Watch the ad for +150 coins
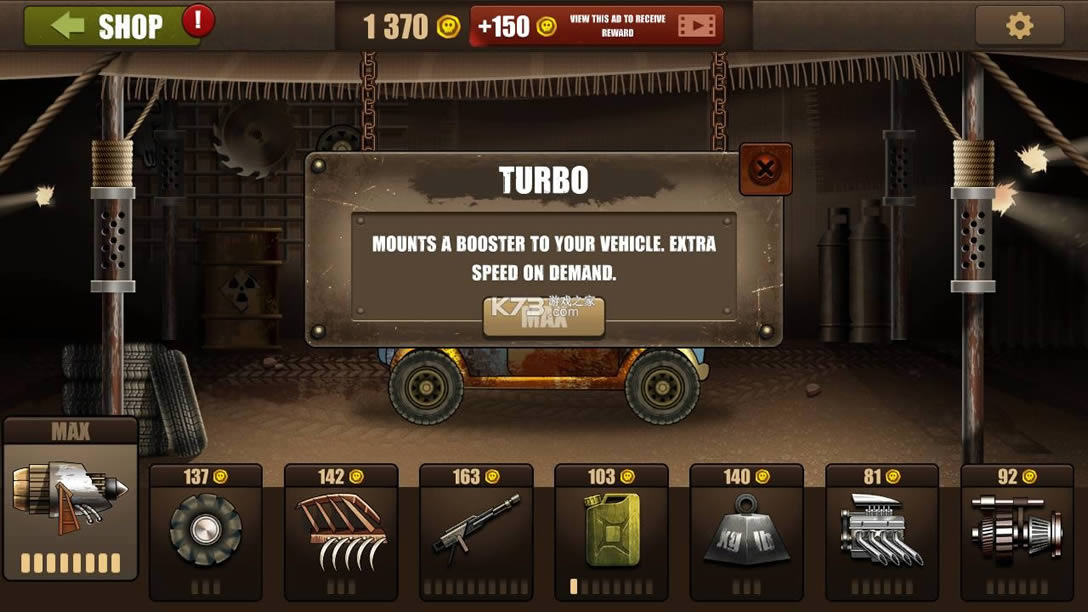1088x612 pixels. (597, 26)
